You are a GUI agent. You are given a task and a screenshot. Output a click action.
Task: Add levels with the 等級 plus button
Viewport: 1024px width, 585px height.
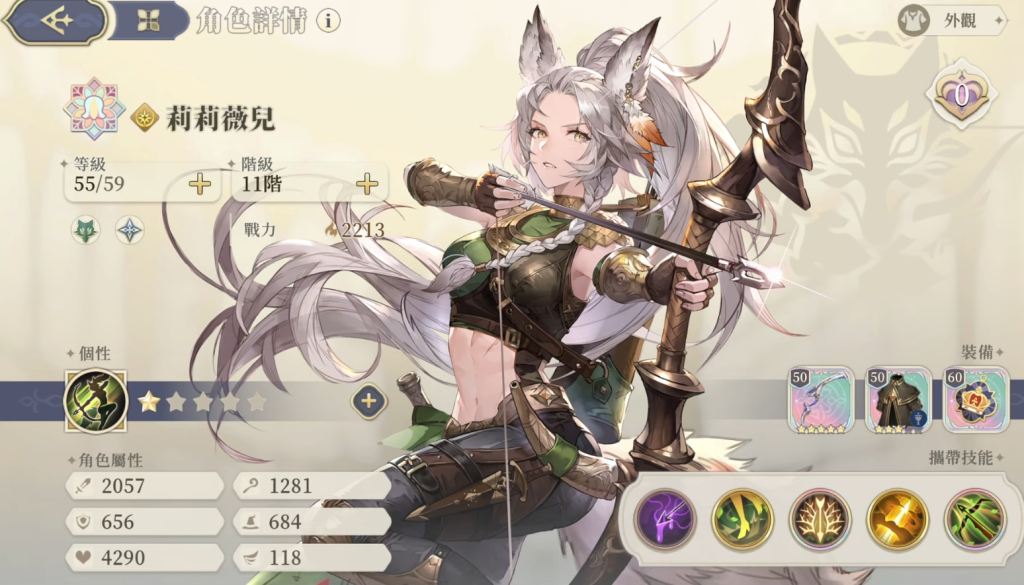201,184
